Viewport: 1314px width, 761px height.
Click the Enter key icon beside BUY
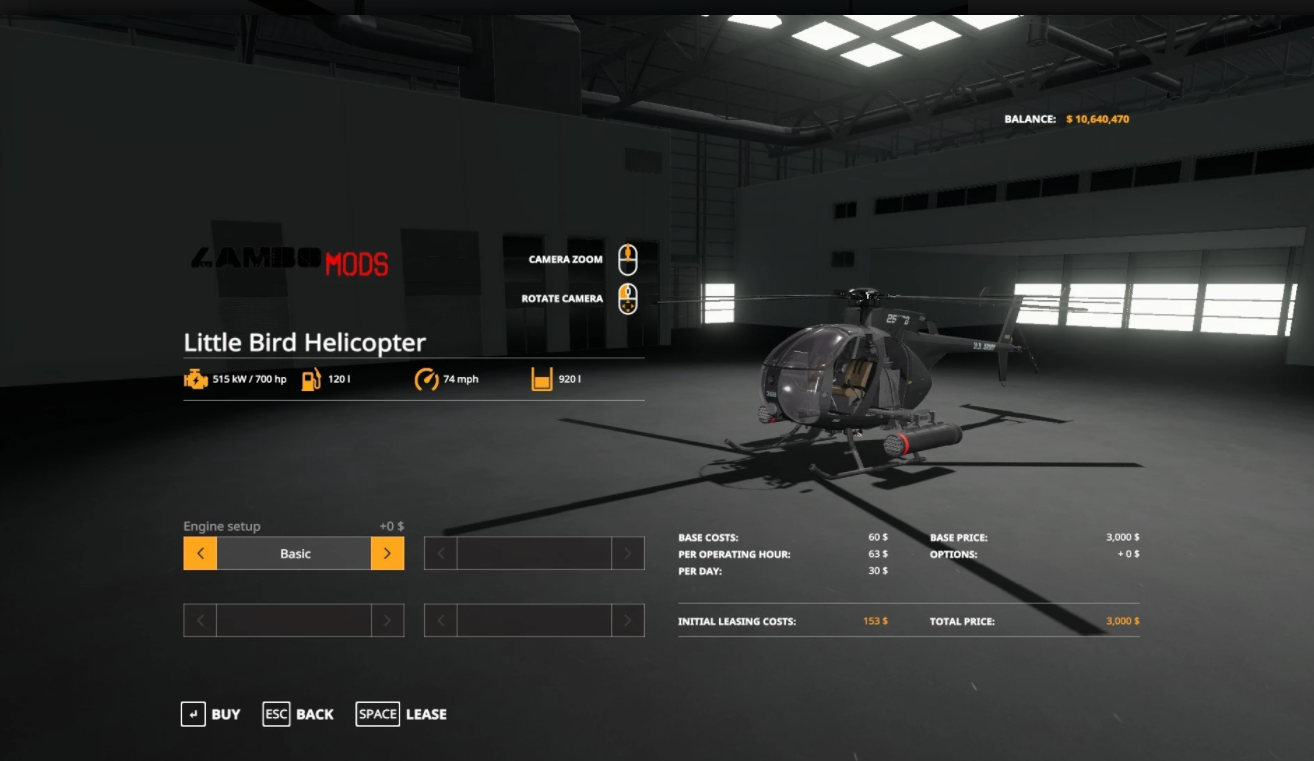193,713
